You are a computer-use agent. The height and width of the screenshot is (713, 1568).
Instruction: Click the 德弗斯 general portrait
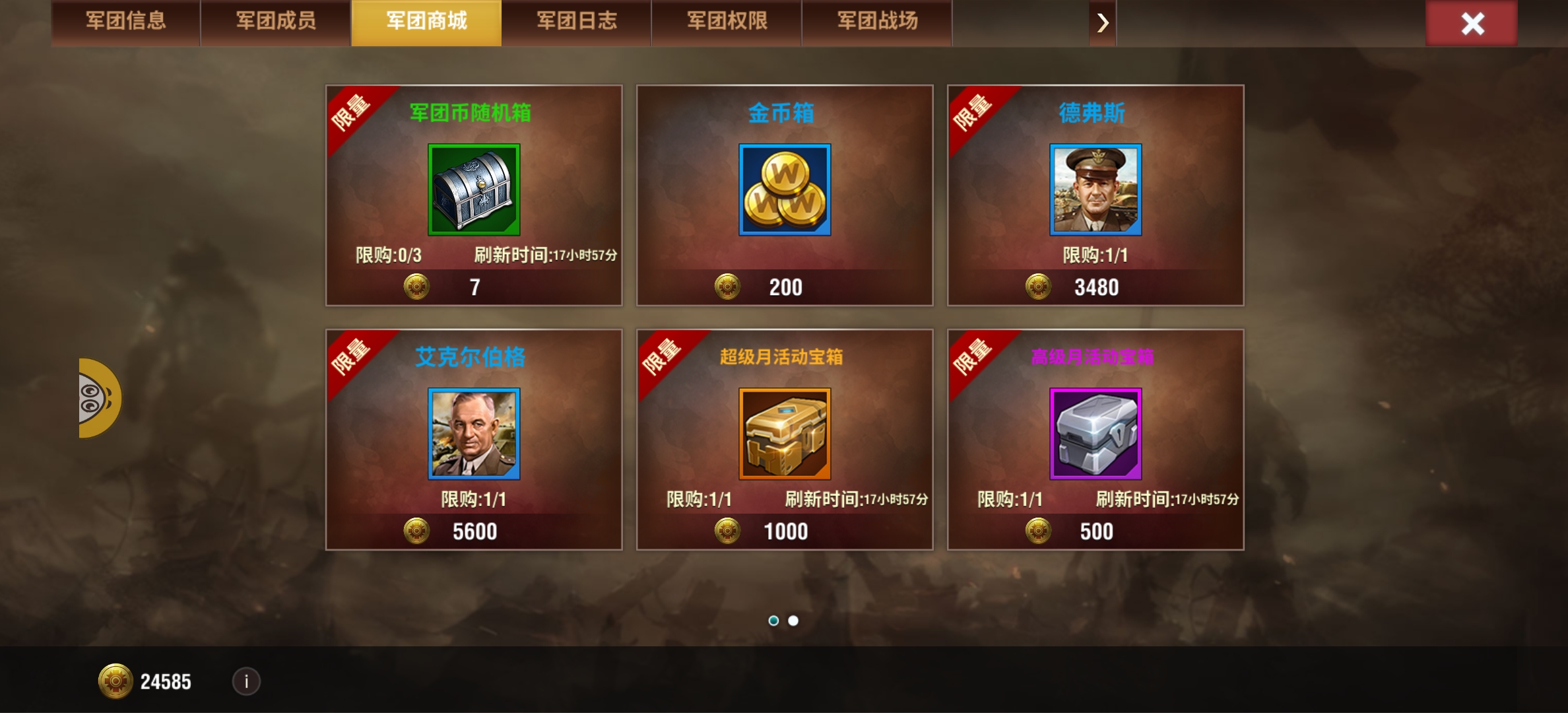click(x=1095, y=191)
